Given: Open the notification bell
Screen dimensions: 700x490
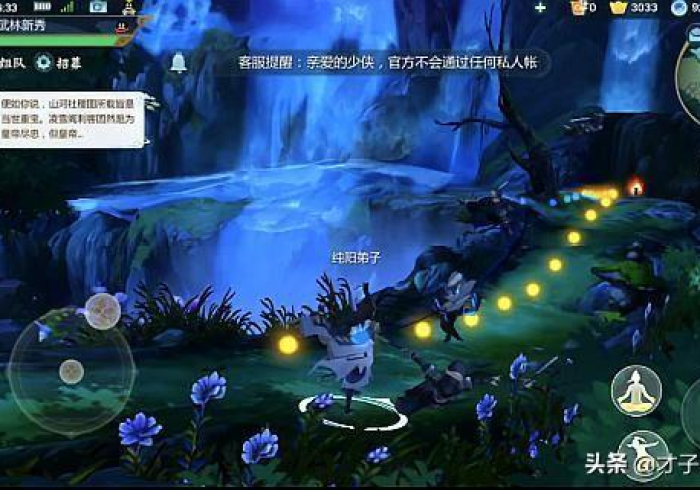Looking at the screenshot, I should pos(179,62).
